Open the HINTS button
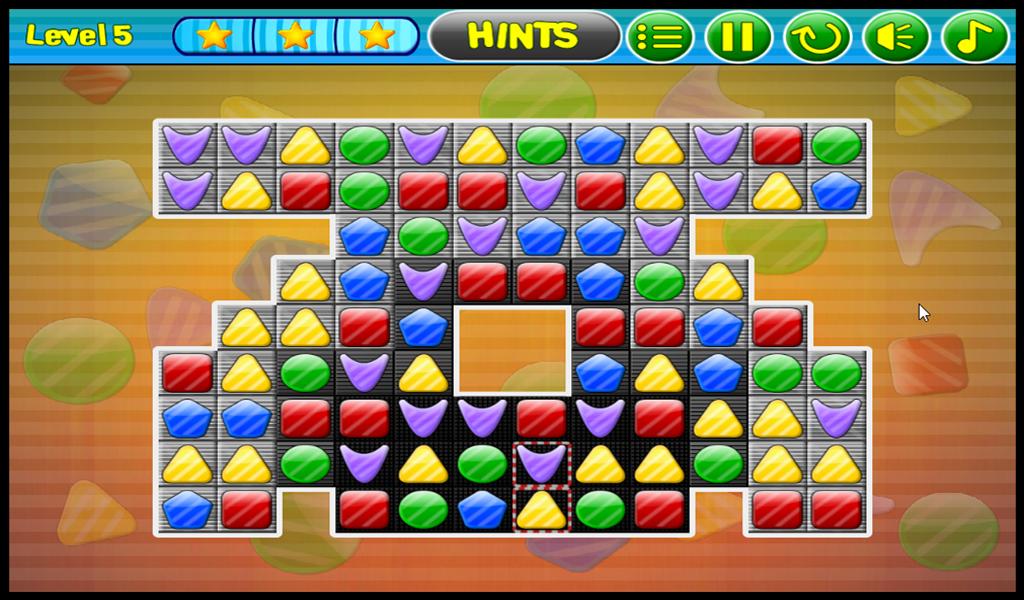The width and height of the screenshot is (1024, 600). [x=524, y=37]
